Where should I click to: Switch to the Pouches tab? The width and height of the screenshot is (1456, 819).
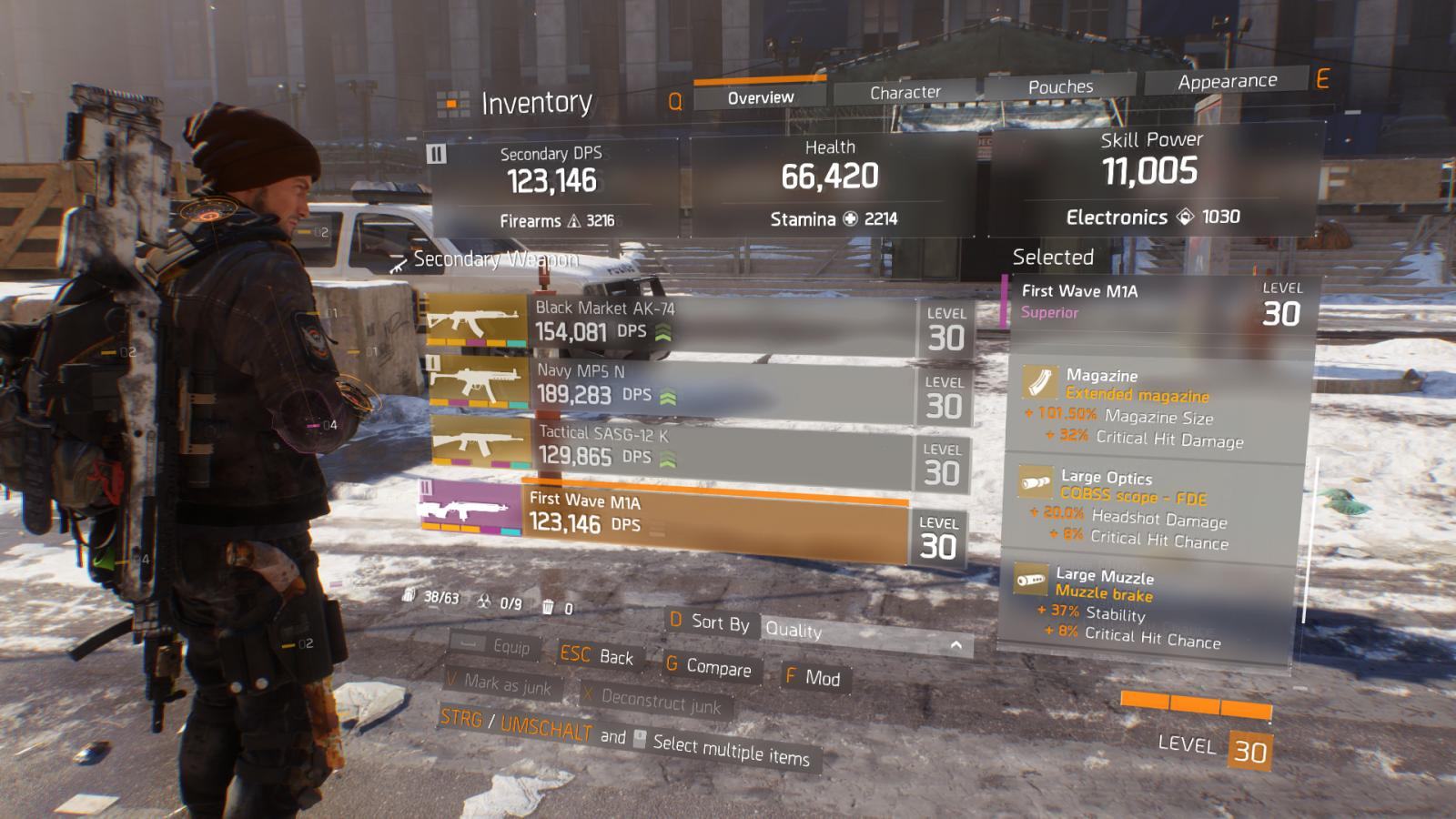(1060, 87)
